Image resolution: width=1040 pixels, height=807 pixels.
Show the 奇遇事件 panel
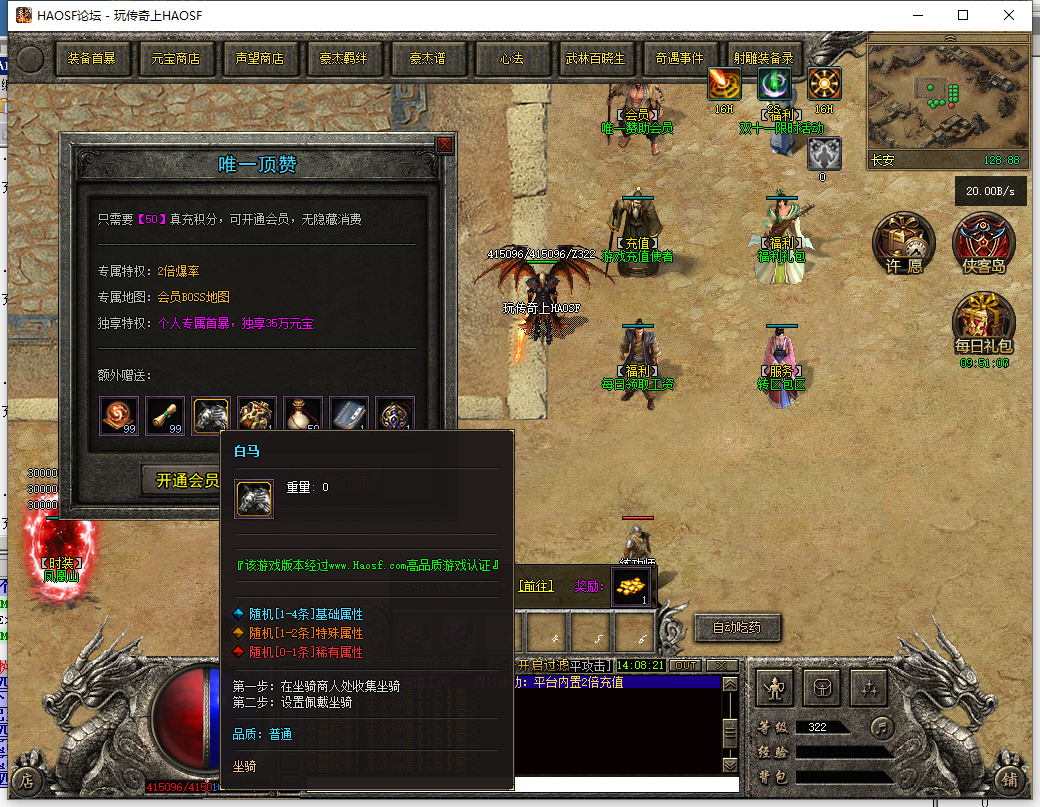(x=680, y=58)
